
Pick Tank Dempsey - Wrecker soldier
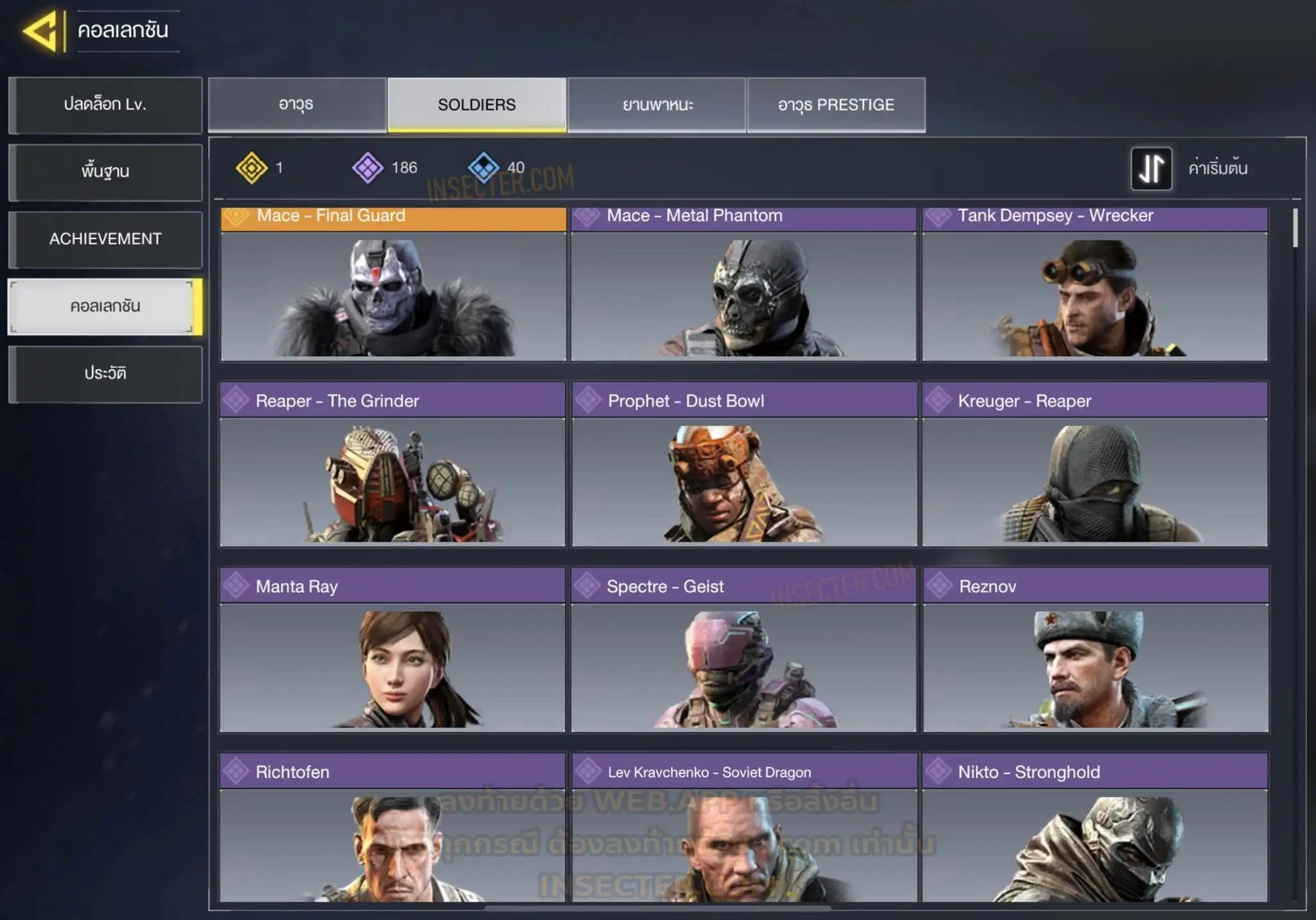pos(1095,286)
